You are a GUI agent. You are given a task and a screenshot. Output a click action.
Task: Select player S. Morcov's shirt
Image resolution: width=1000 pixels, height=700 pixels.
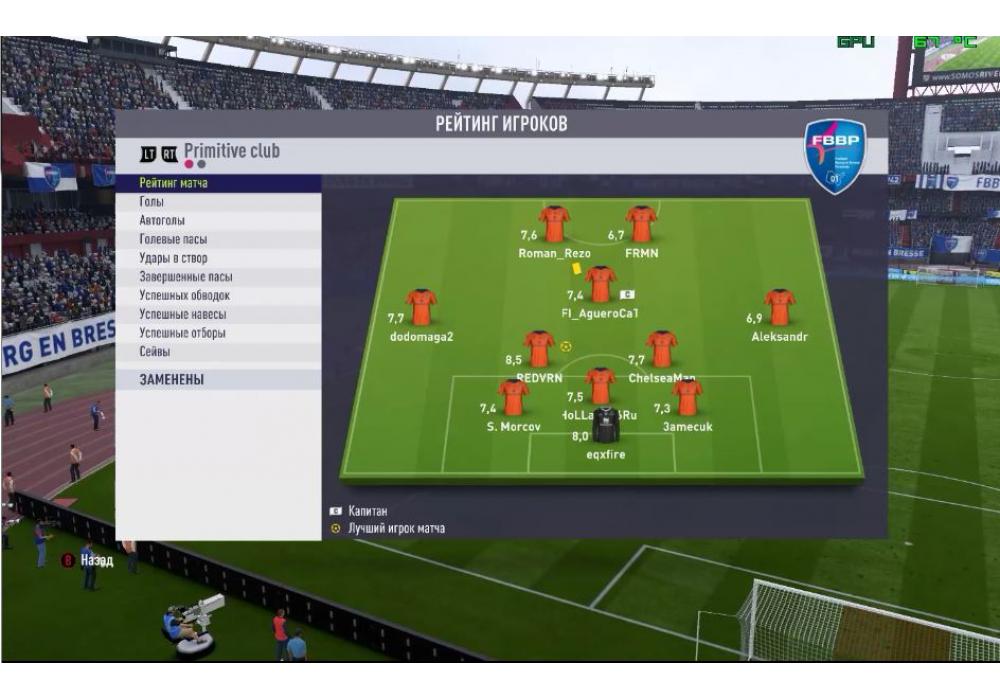[513, 398]
